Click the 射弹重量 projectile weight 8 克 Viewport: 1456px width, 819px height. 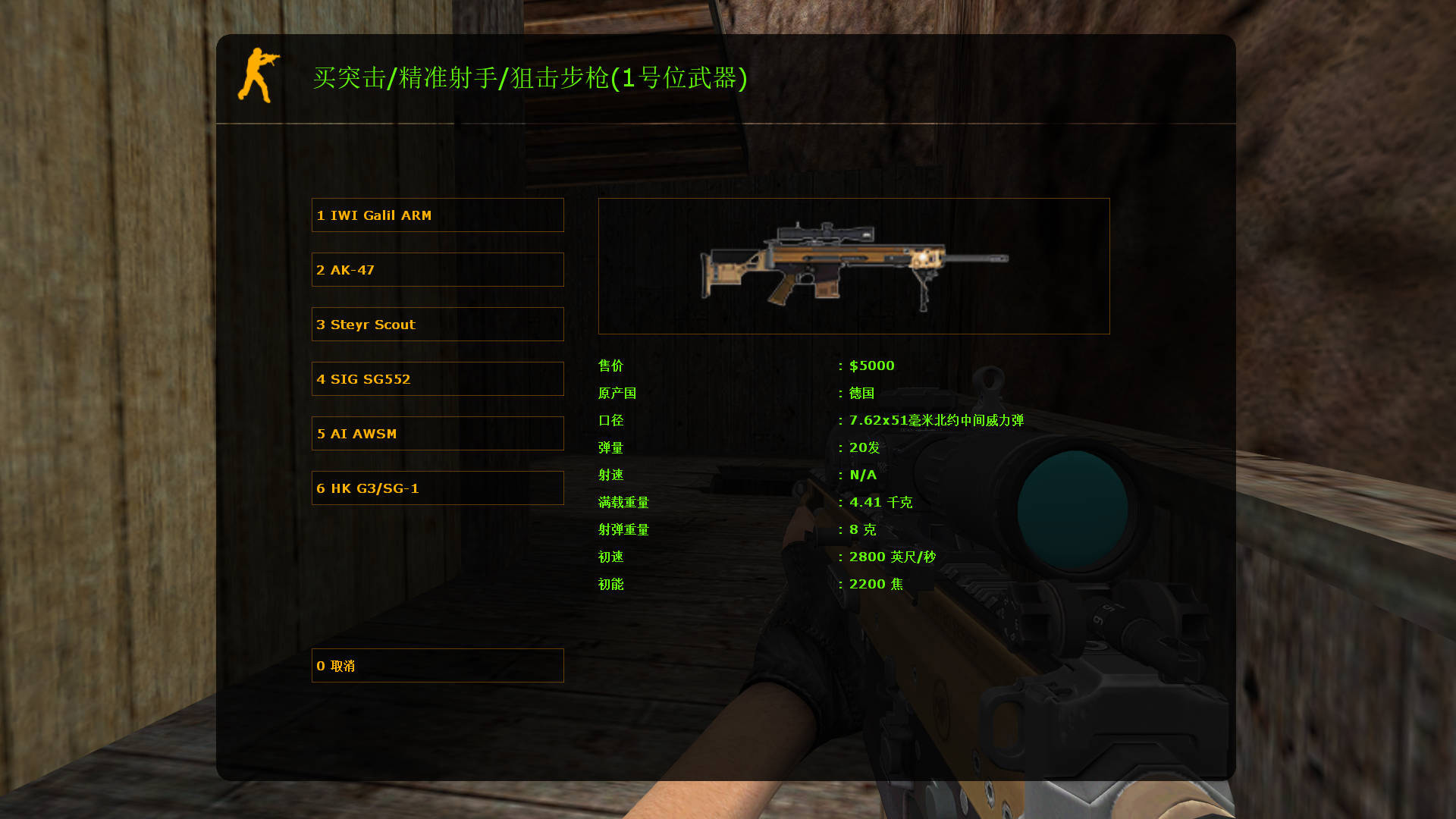coord(861,529)
